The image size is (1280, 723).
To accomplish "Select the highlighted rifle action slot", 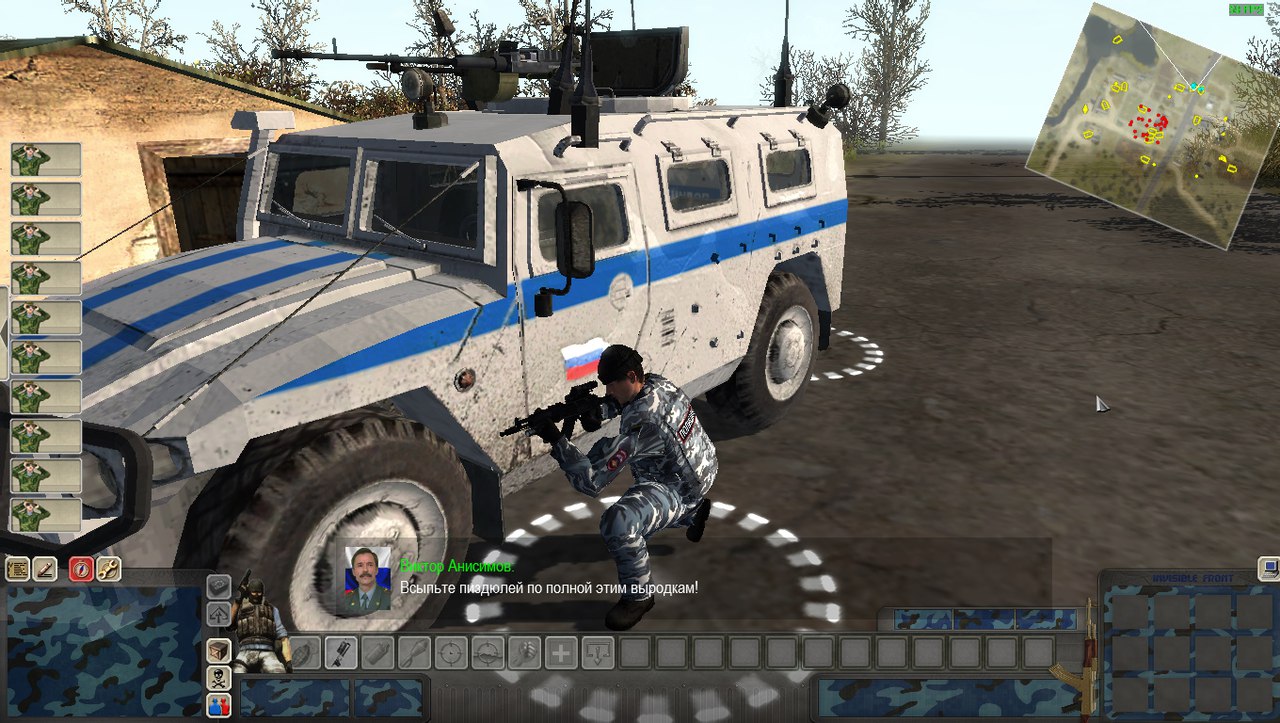I will [342, 653].
